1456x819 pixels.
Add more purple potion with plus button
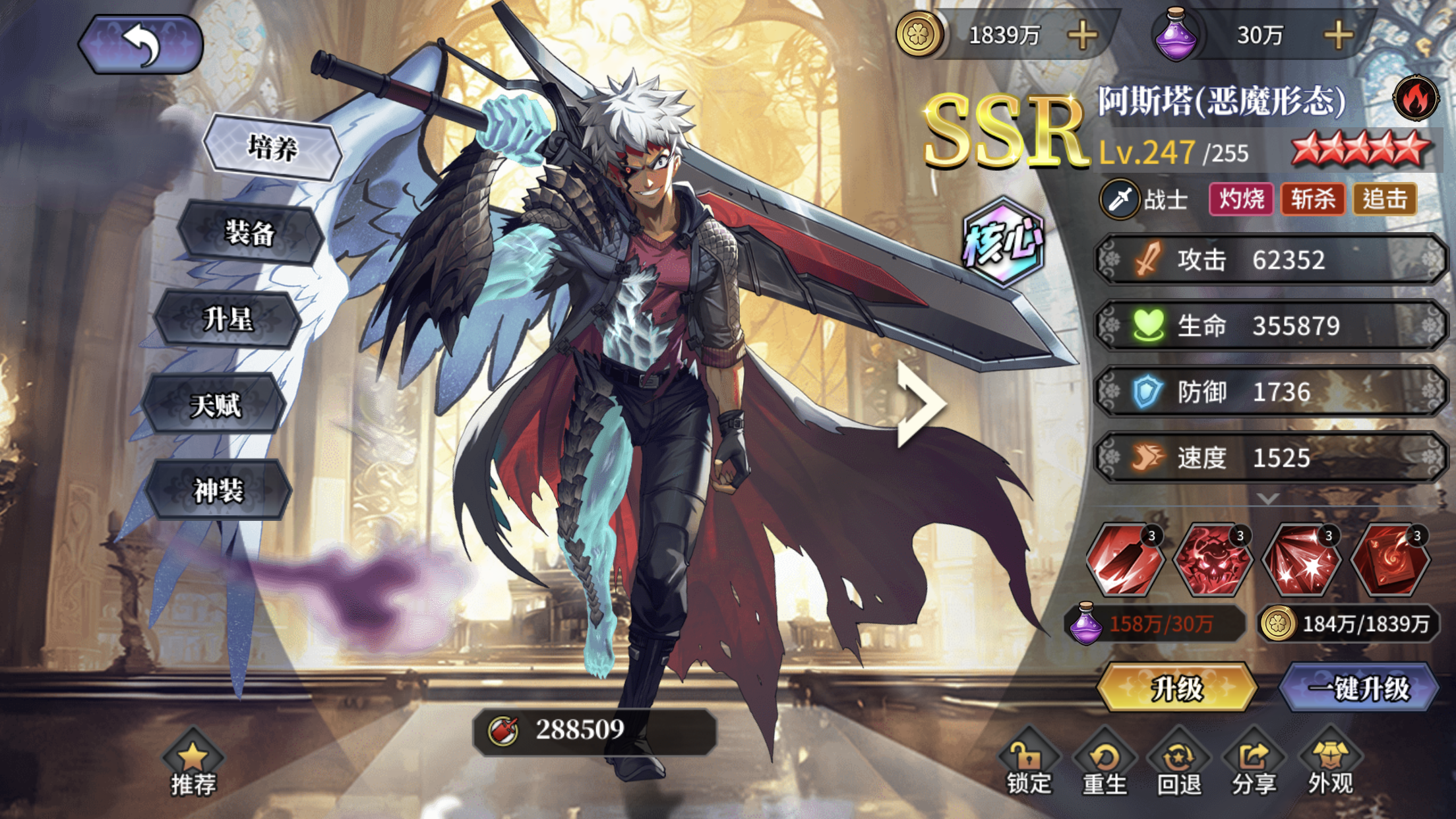1338,35
